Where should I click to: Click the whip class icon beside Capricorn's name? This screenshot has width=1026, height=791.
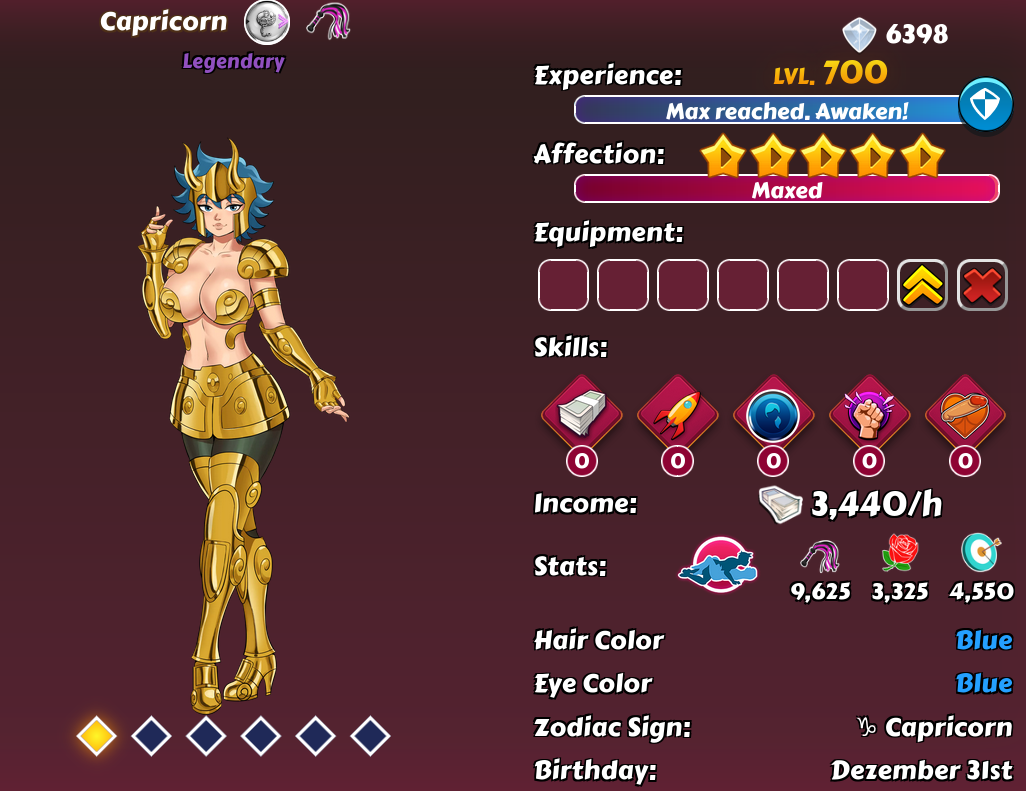point(328,21)
